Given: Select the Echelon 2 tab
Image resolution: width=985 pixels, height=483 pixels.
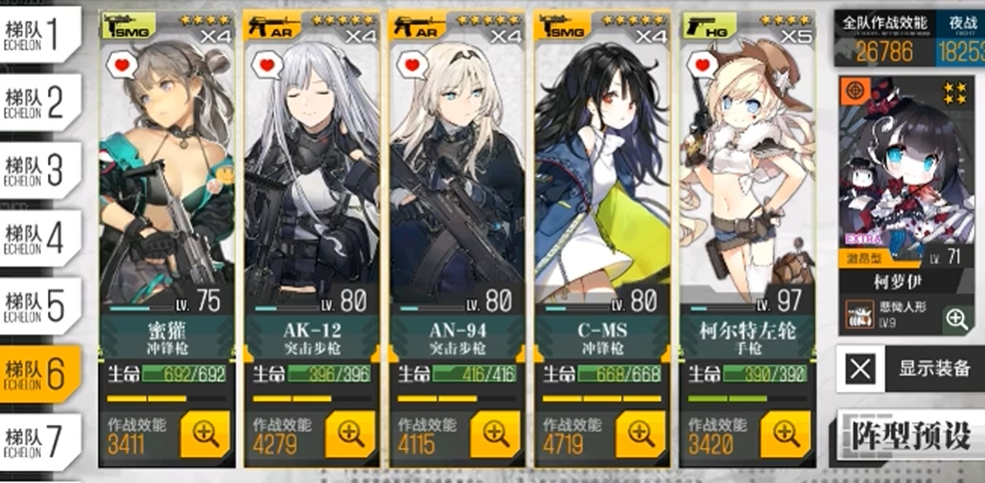Looking at the screenshot, I should click(40, 104).
